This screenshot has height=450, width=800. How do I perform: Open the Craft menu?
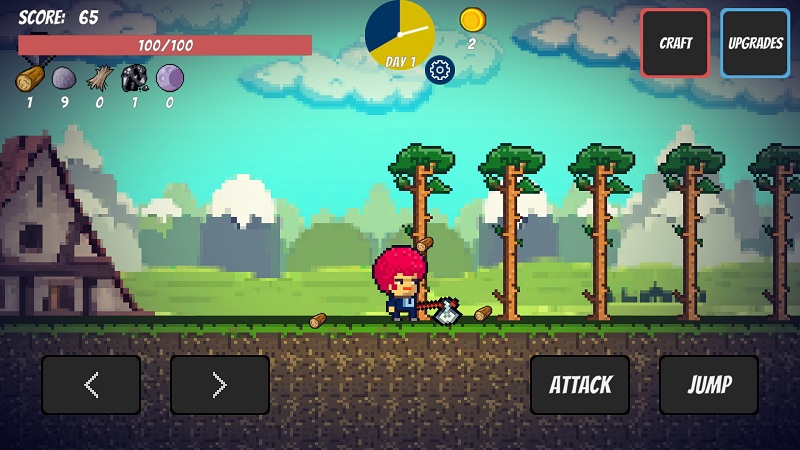click(675, 43)
